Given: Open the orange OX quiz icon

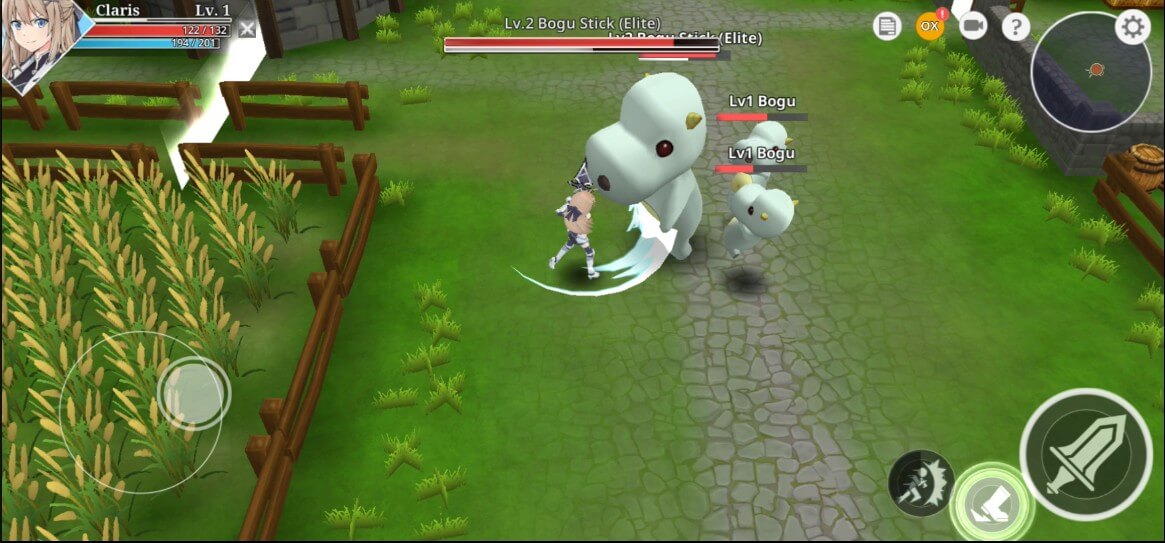Looking at the screenshot, I should click(930, 26).
